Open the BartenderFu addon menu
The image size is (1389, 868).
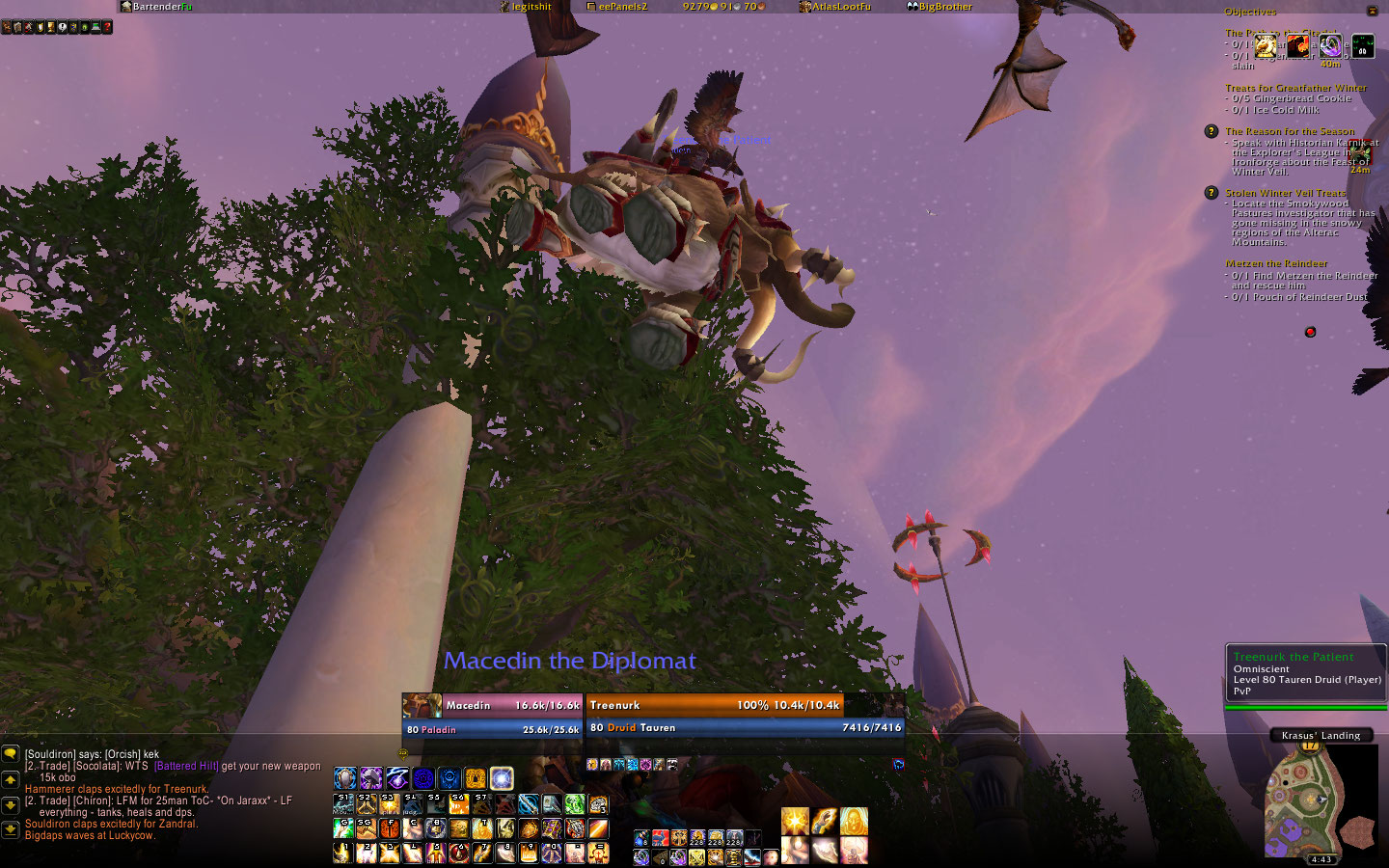point(157,7)
